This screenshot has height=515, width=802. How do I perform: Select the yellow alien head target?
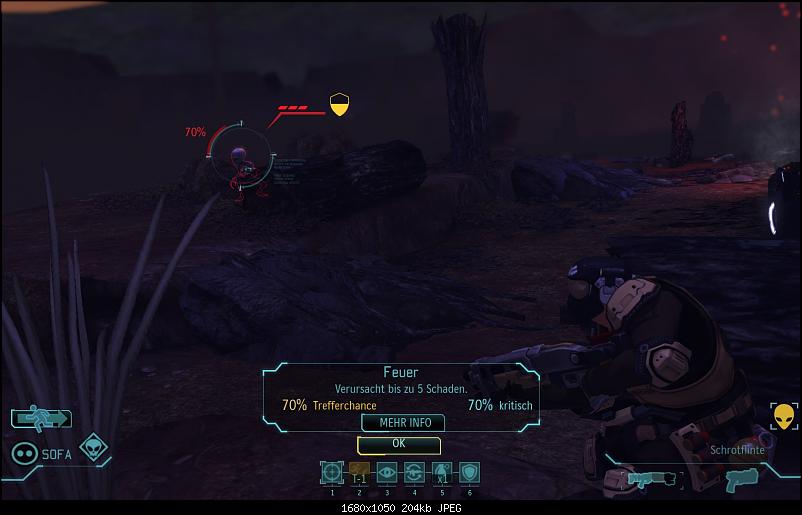pos(783,417)
